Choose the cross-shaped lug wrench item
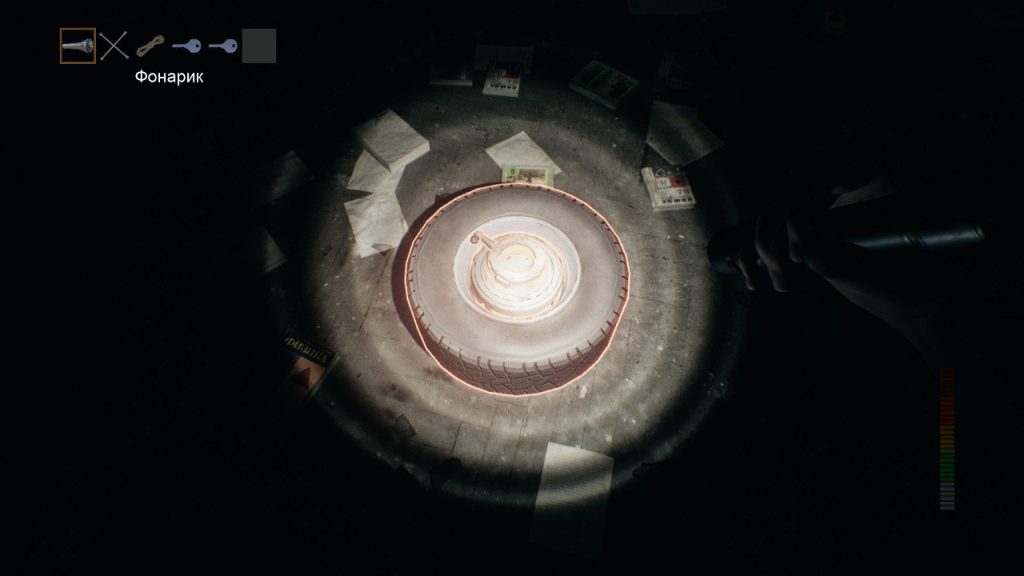The image size is (1024, 576). (115, 46)
